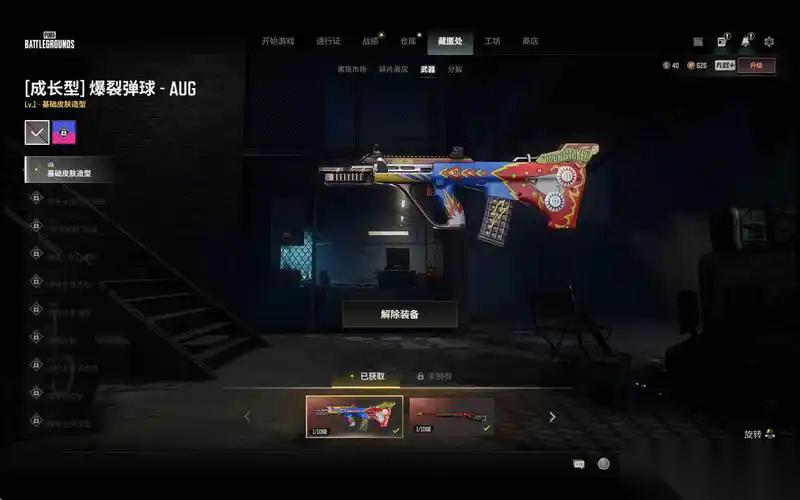Choose the locked pink-blue color swatch

tap(64, 132)
